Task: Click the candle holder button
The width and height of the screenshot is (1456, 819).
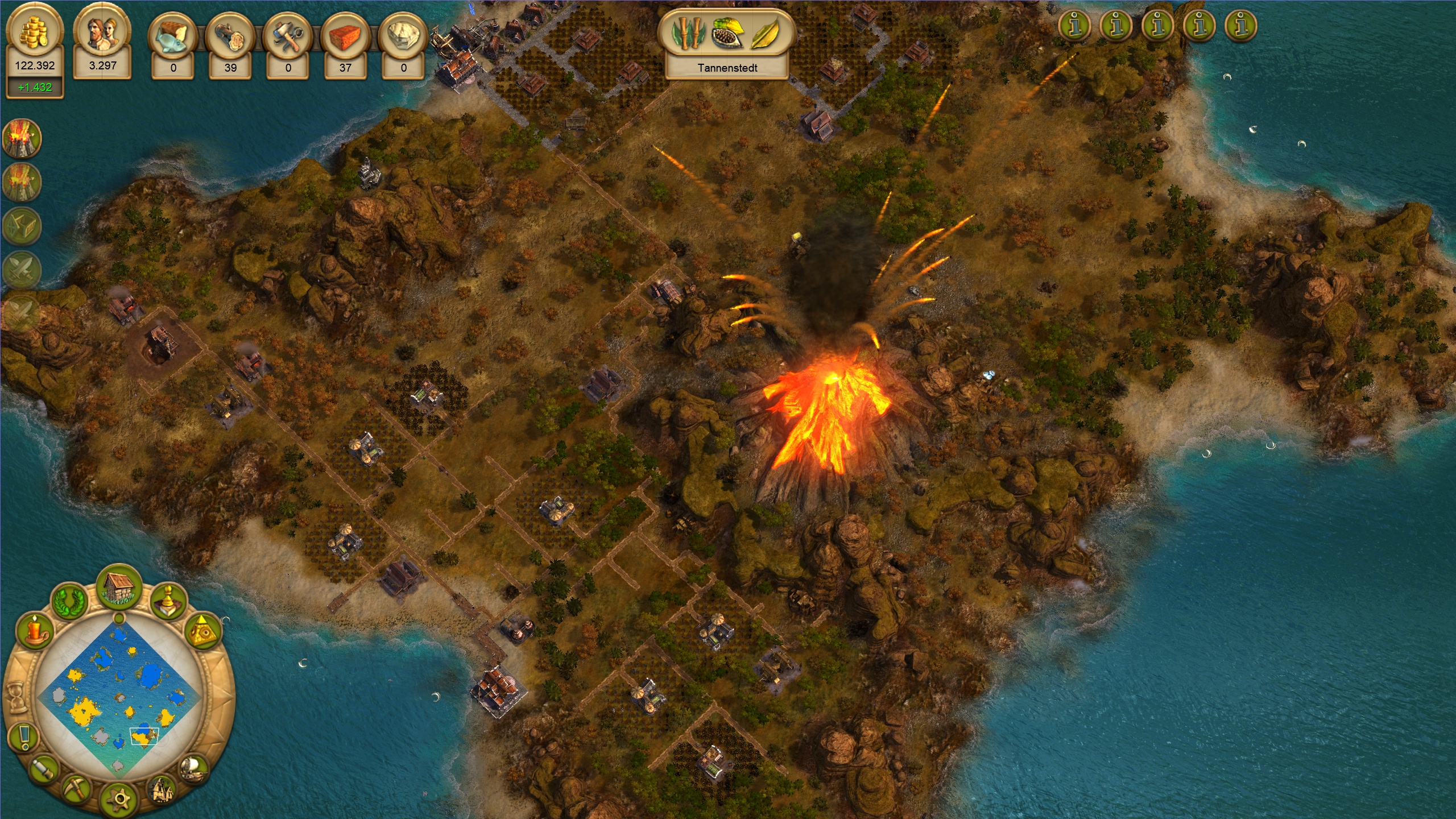Action: click(35, 632)
